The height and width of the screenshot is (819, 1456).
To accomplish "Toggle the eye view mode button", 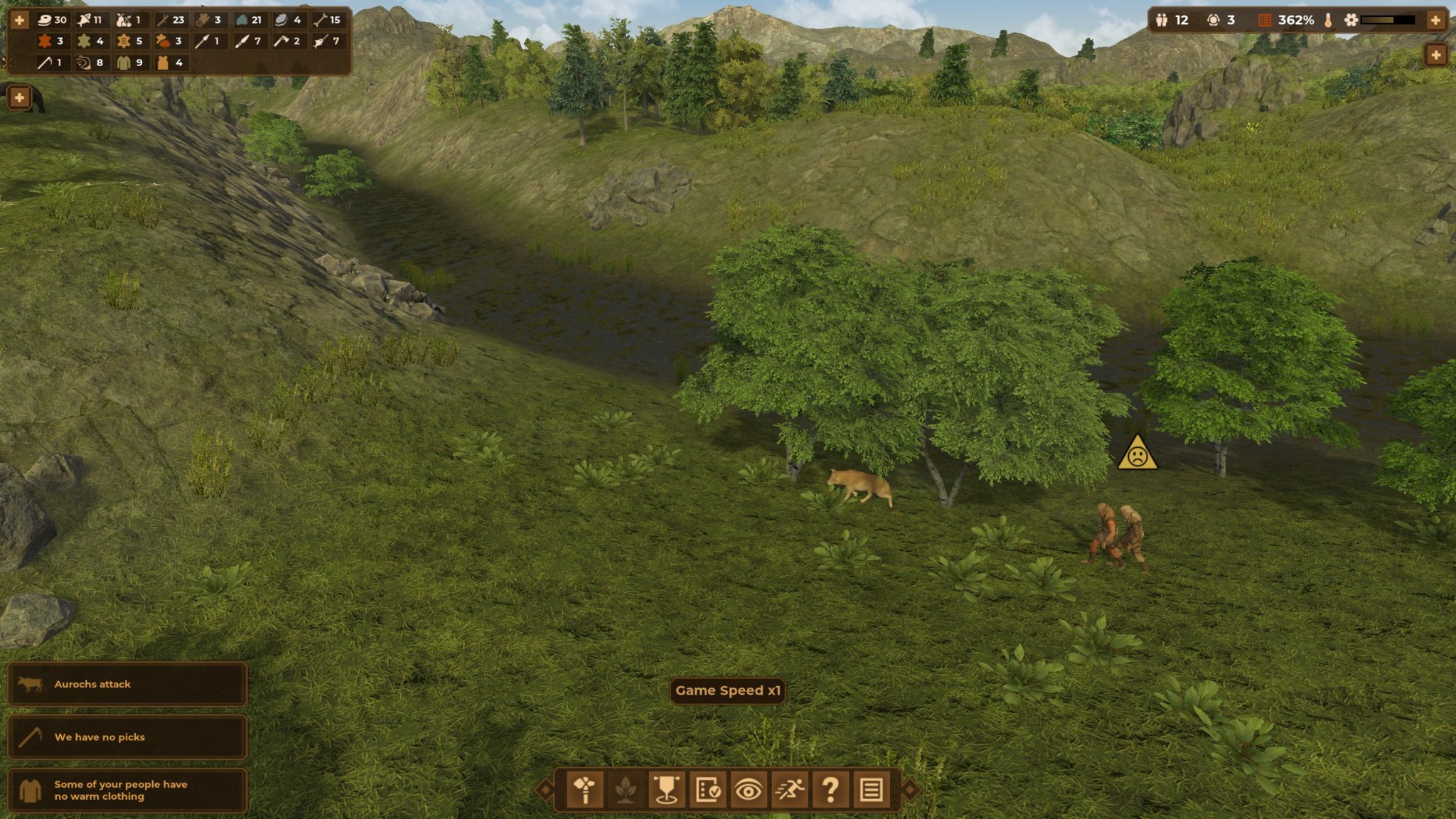I will tap(748, 789).
